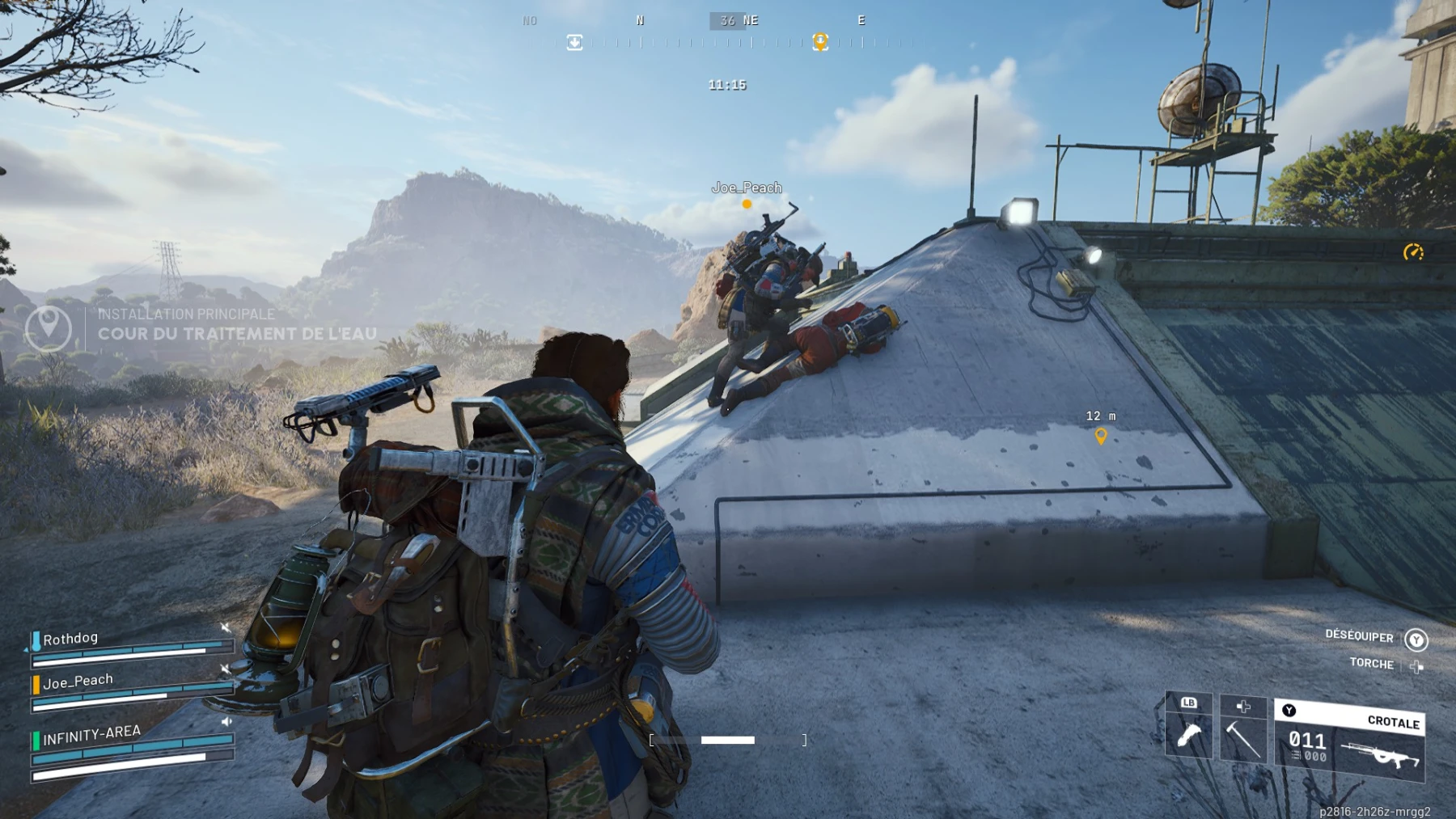Click the orange objective marker on the compass
1456x819 pixels.
pos(820,42)
